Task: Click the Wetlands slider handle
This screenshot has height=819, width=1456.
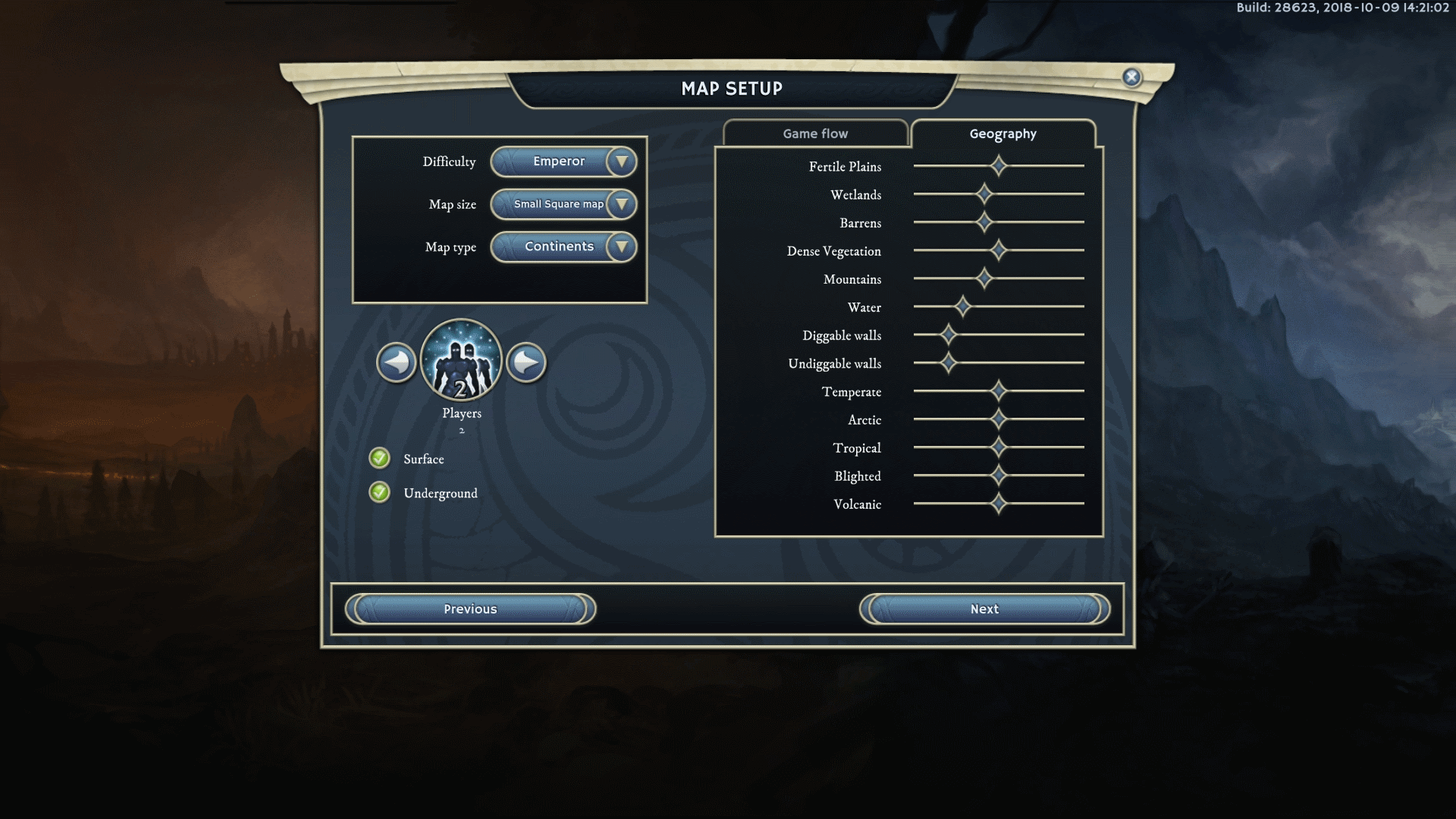Action: [x=984, y=194]
